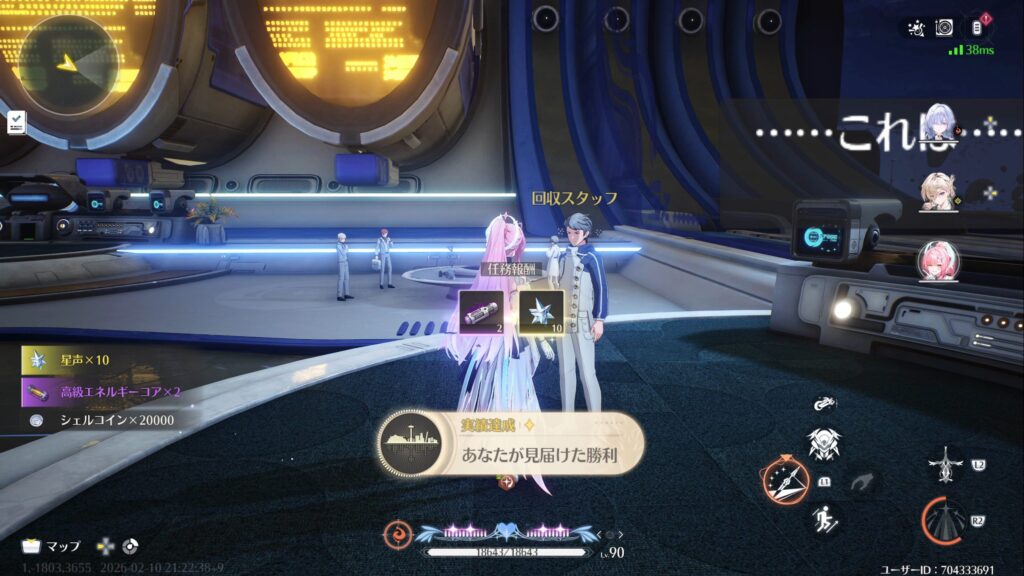
Task: Unleash the charging resonance liberation skill
Action: [945, 520]
